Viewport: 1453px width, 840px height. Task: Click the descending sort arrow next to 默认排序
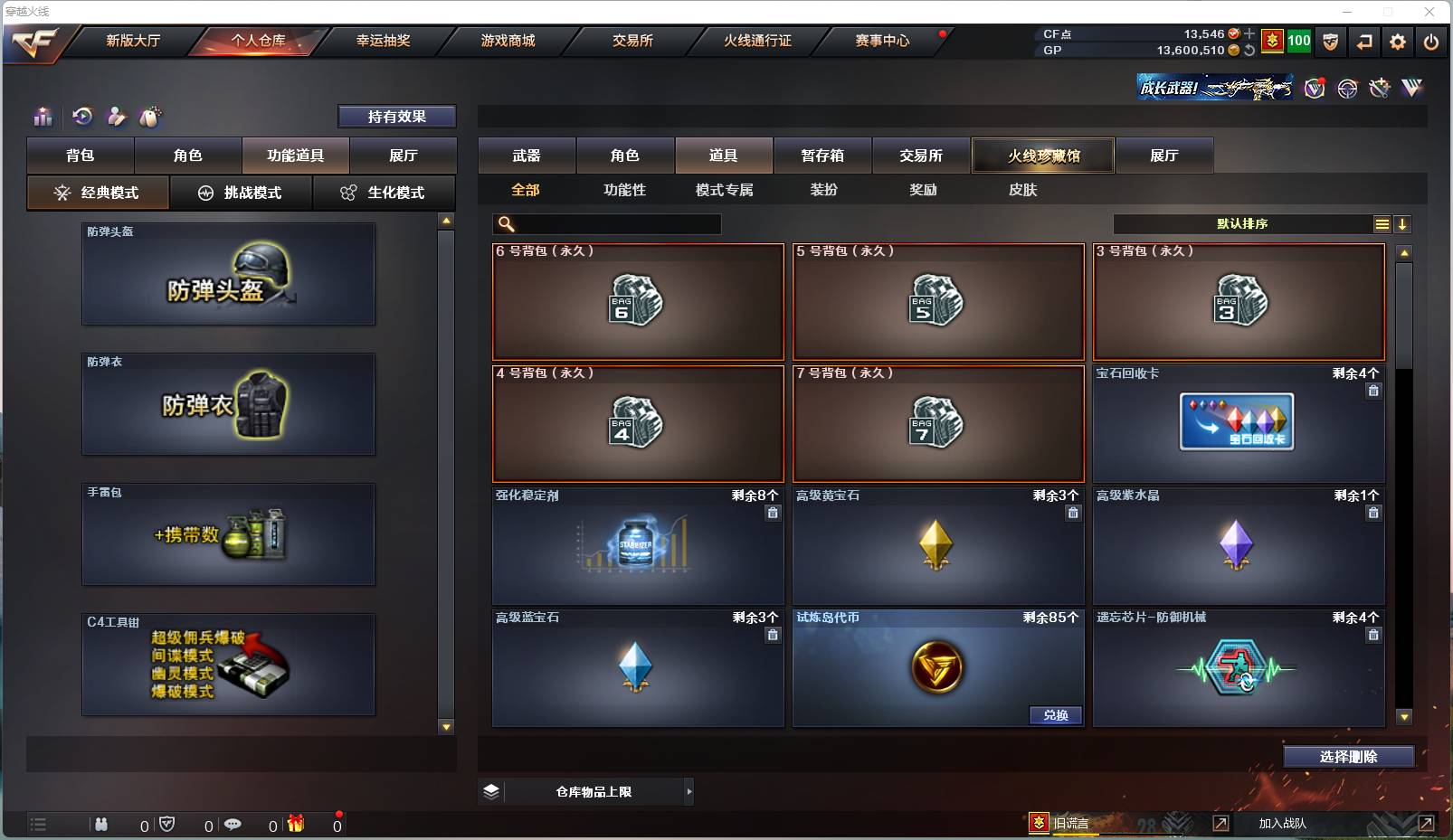[x=1402, y=223]
